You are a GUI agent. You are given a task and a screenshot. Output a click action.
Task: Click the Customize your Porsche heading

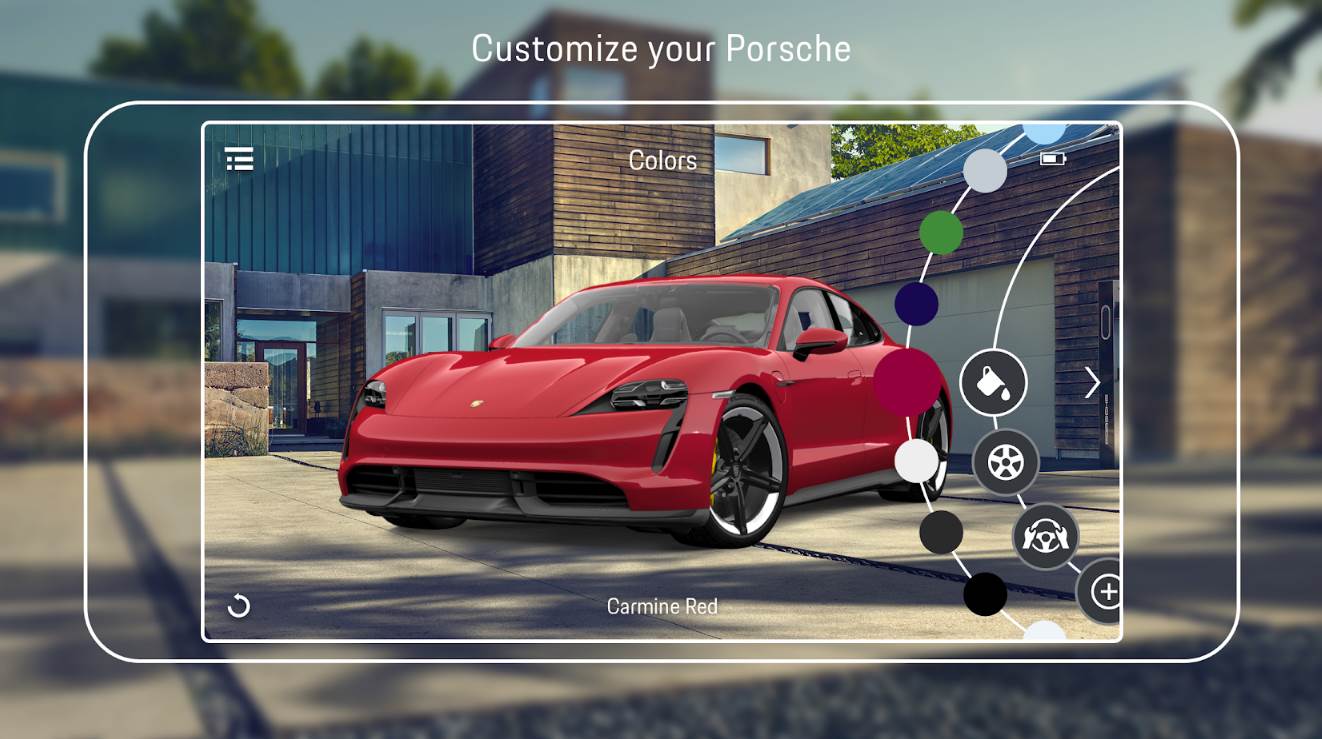(x=661, y=47)
